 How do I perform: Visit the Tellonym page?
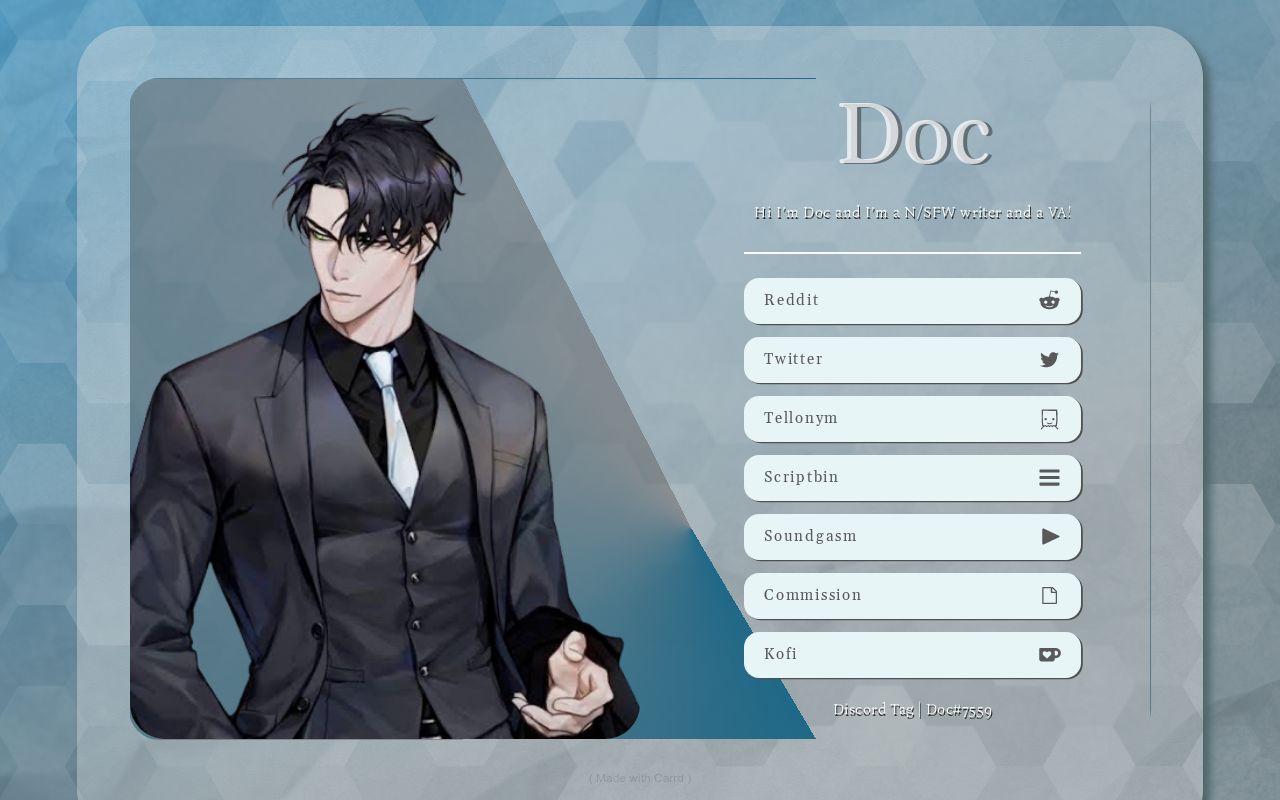pyautogui.click(x=912, y=418)
